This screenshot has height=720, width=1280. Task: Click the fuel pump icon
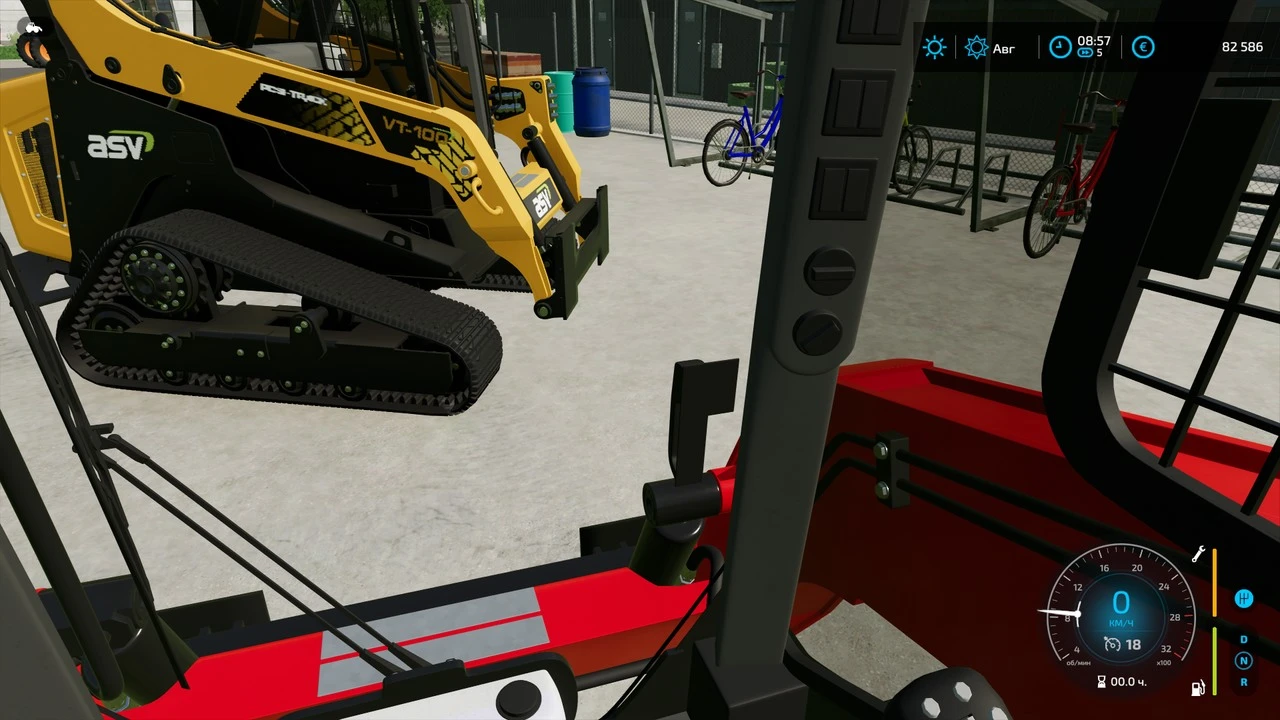(x=1198, y=688)
